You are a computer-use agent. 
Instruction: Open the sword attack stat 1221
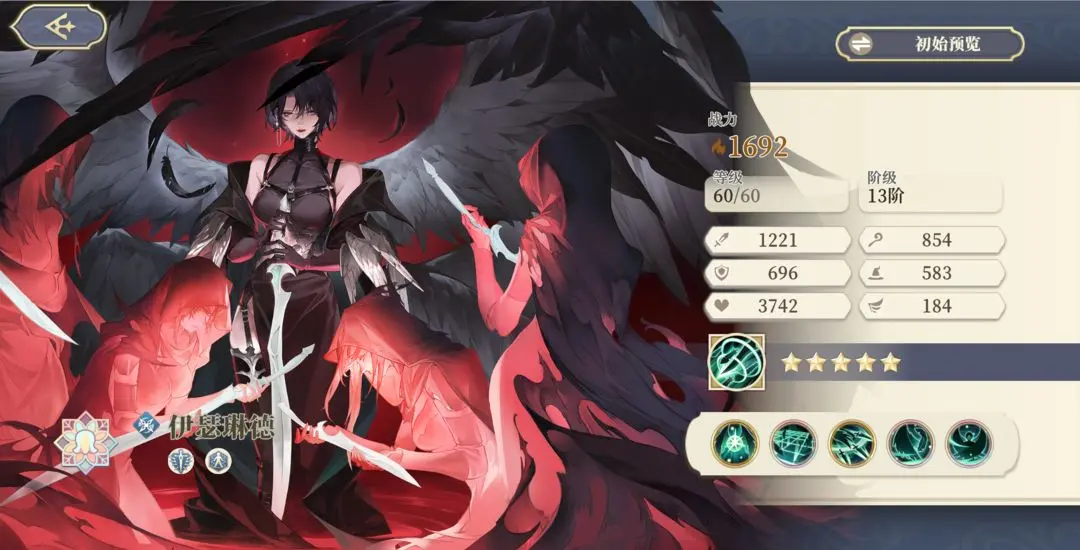click(777, 240)
